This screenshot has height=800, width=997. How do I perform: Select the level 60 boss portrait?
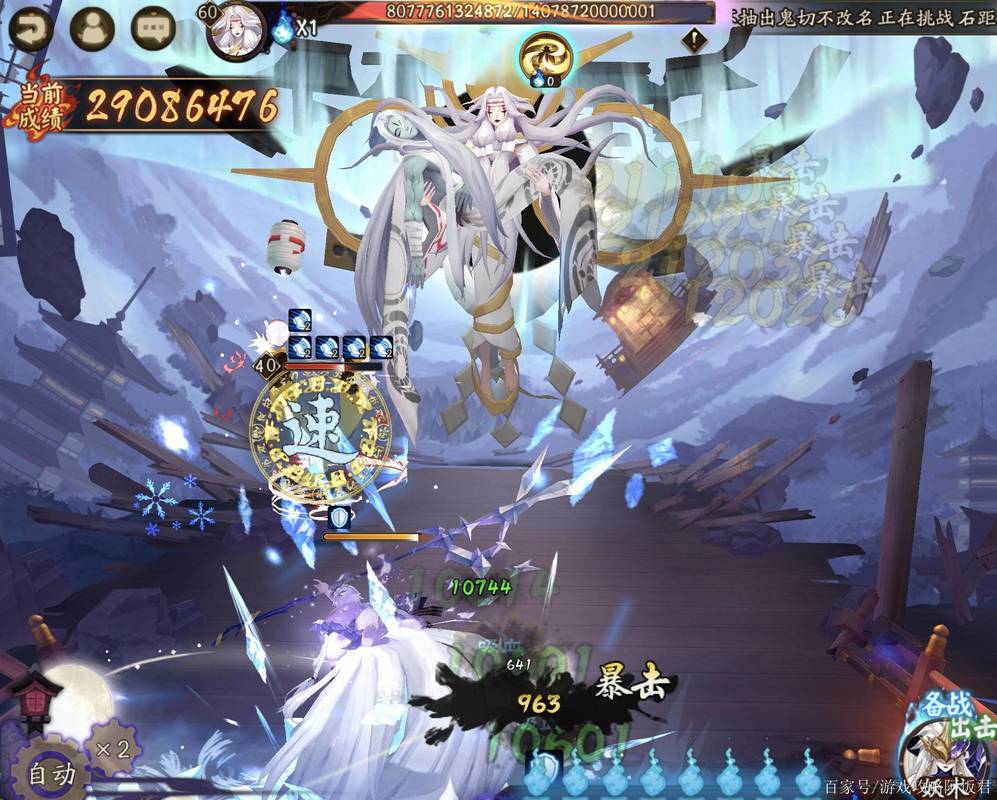(x=238, y=28)
